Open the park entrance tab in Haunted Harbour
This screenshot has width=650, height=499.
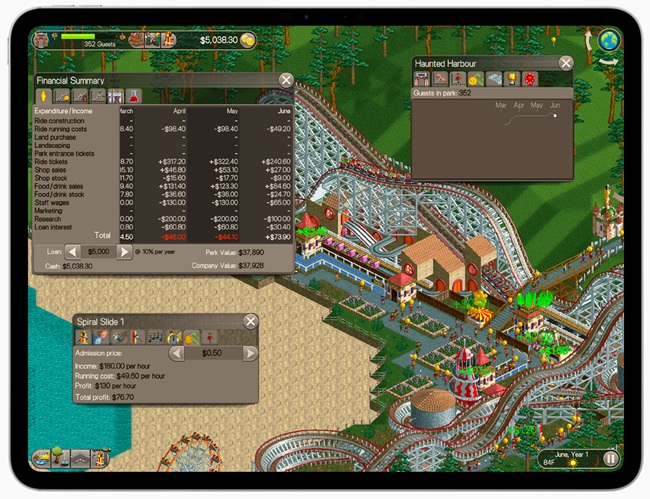[422, 78]
